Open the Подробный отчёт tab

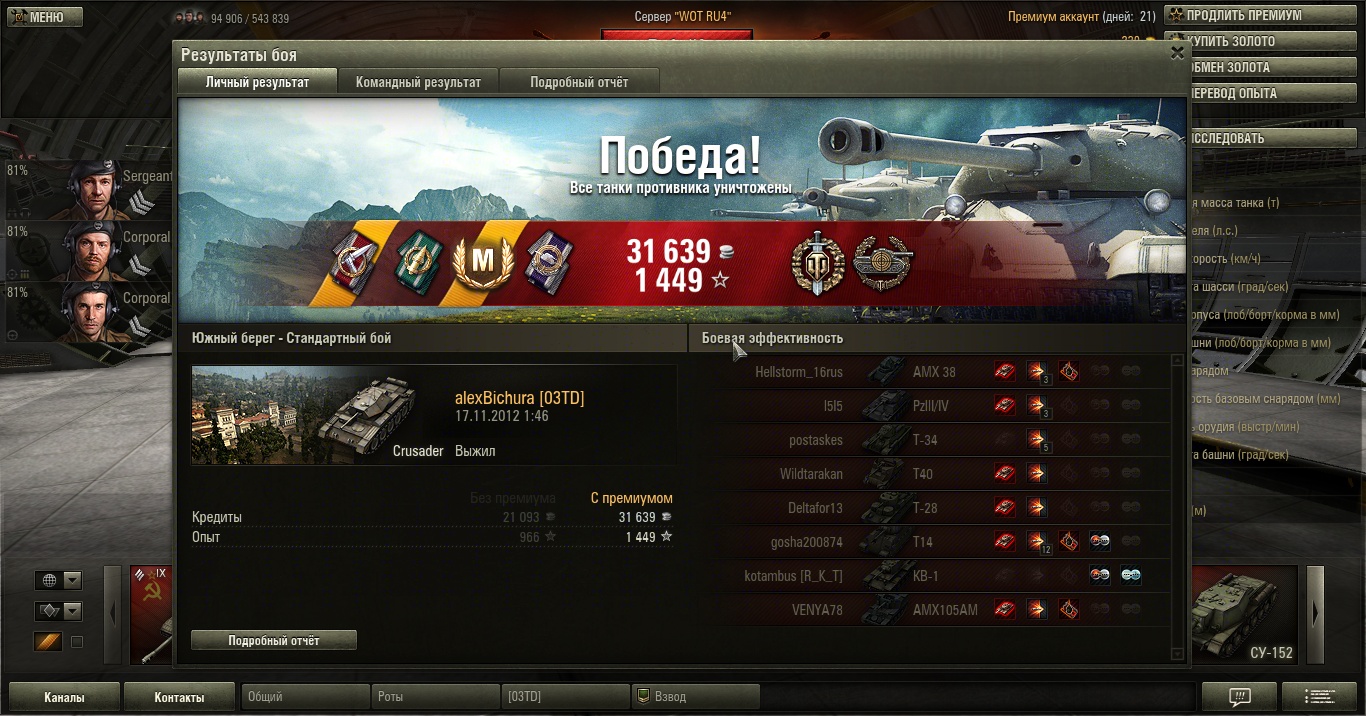579,82
